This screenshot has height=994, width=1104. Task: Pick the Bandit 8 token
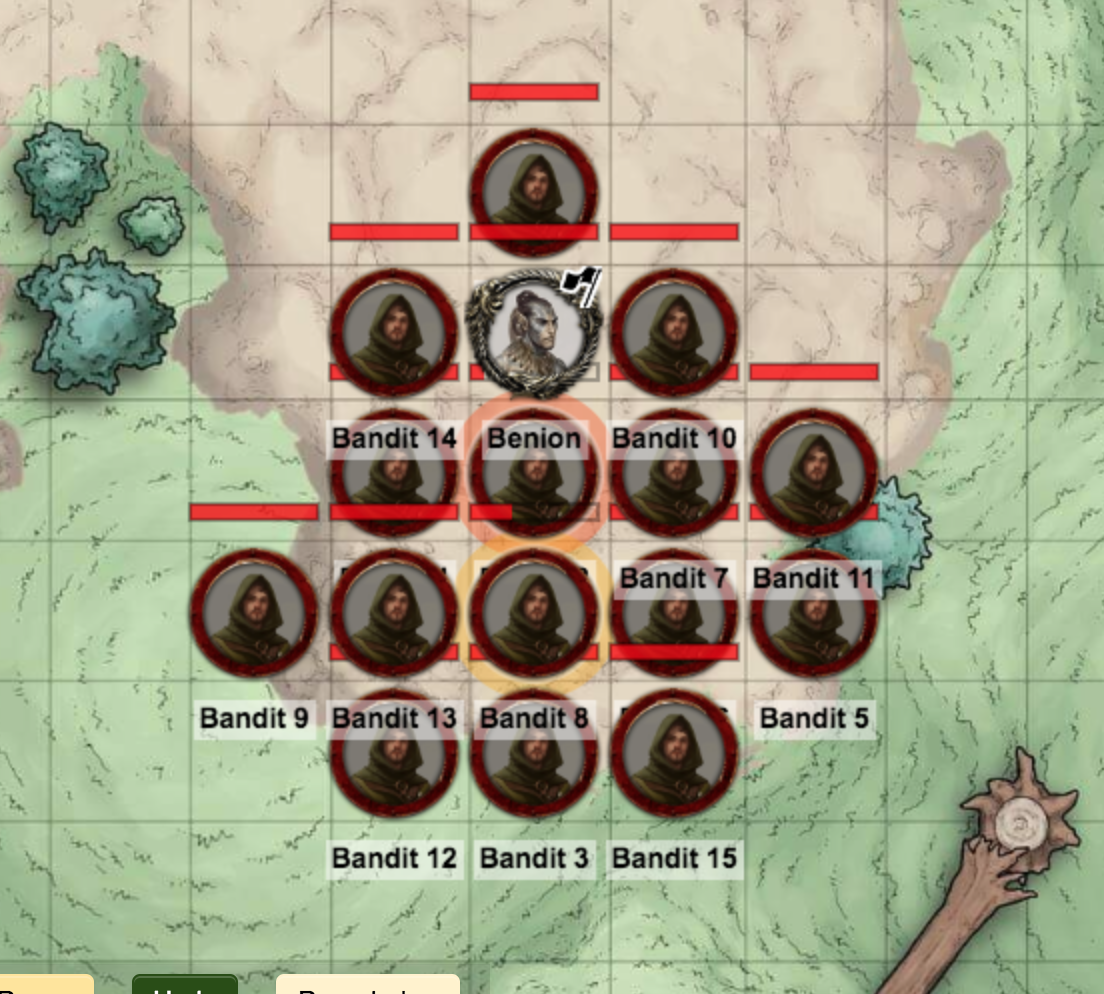(x=534, y=612)
